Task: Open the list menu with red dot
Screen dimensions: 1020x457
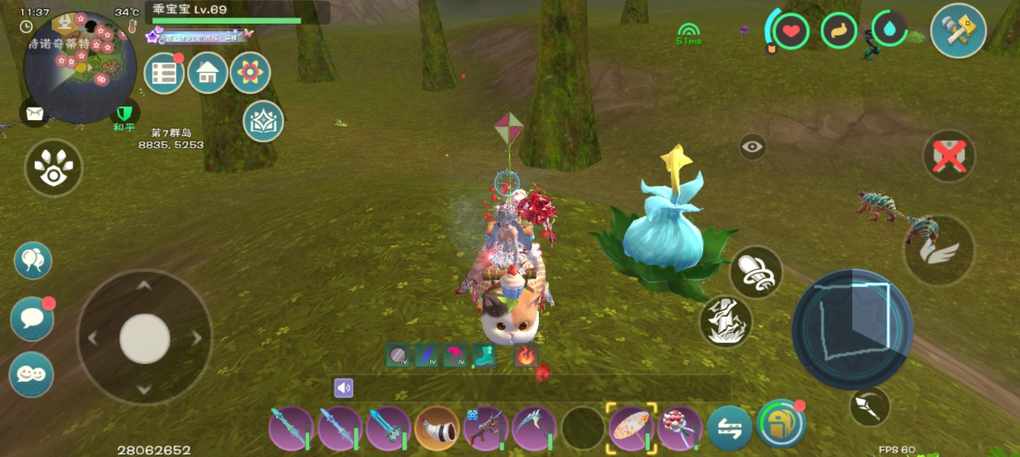Action: (164, 73)
